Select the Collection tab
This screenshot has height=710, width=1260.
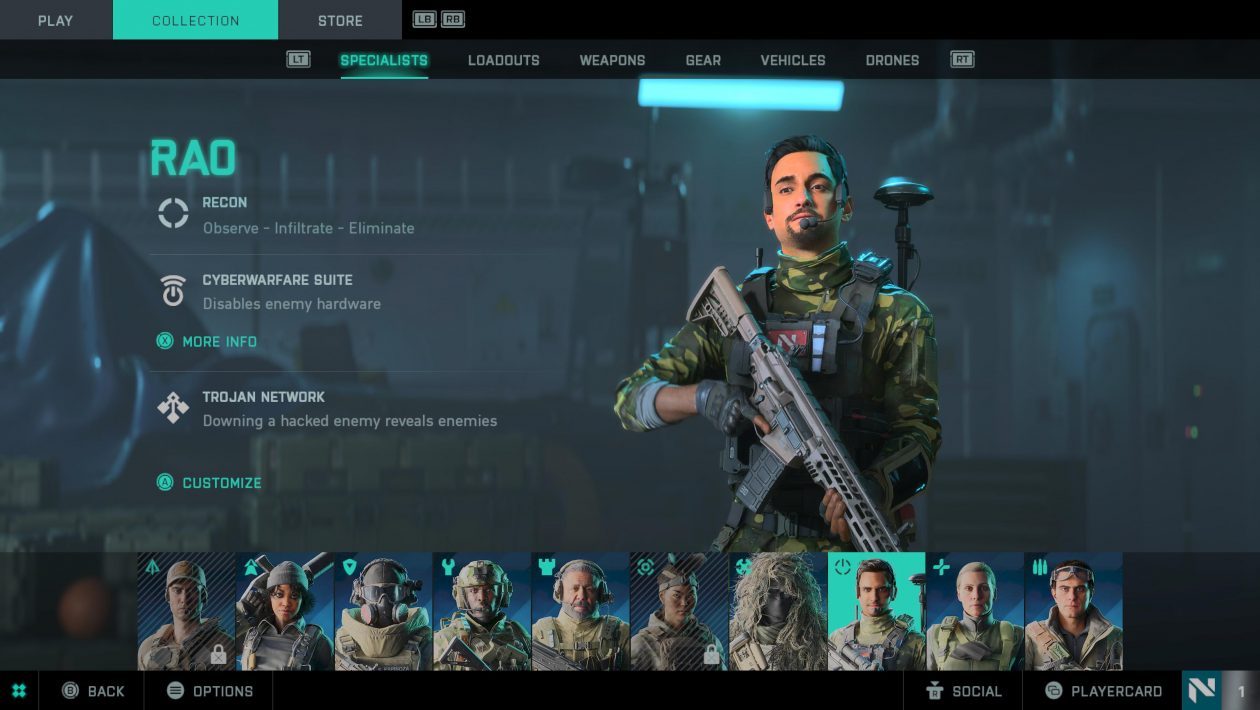tap(195, 20)
